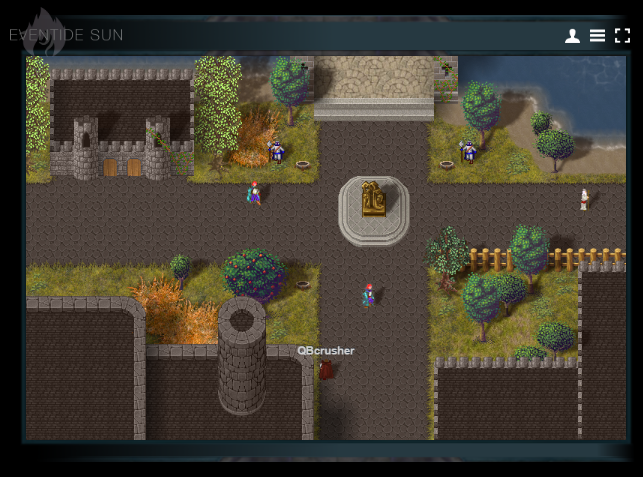This screenshot has height=477, width=643.
Task: Toggle fullscreen mode
Action: pos(622,36)
